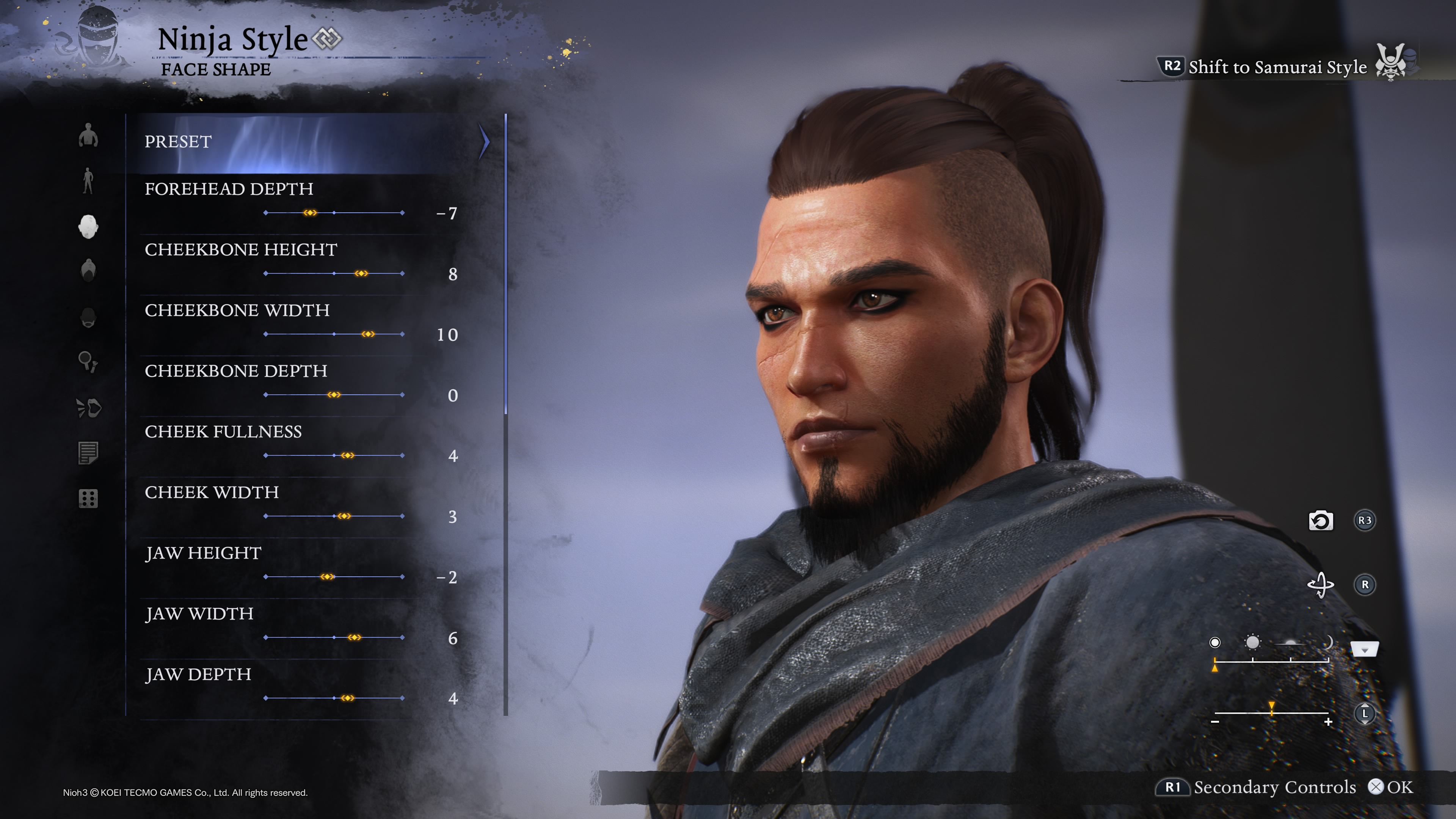Move the Cheek Fullness slider
This screenshot has width=1456, height=819.
point(348,455)
